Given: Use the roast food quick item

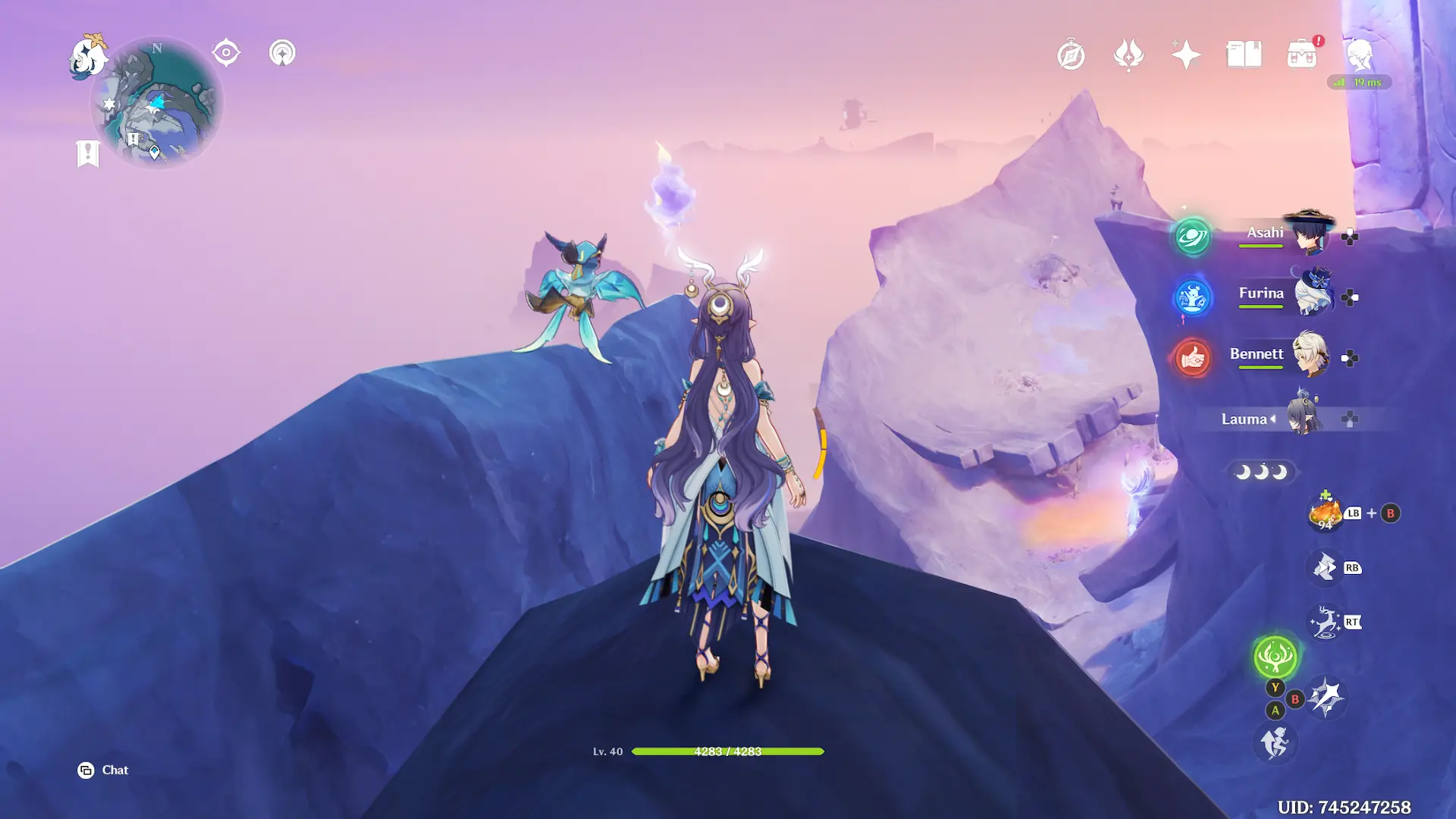Looking at the screenshot, I should tap(1325, 513).
